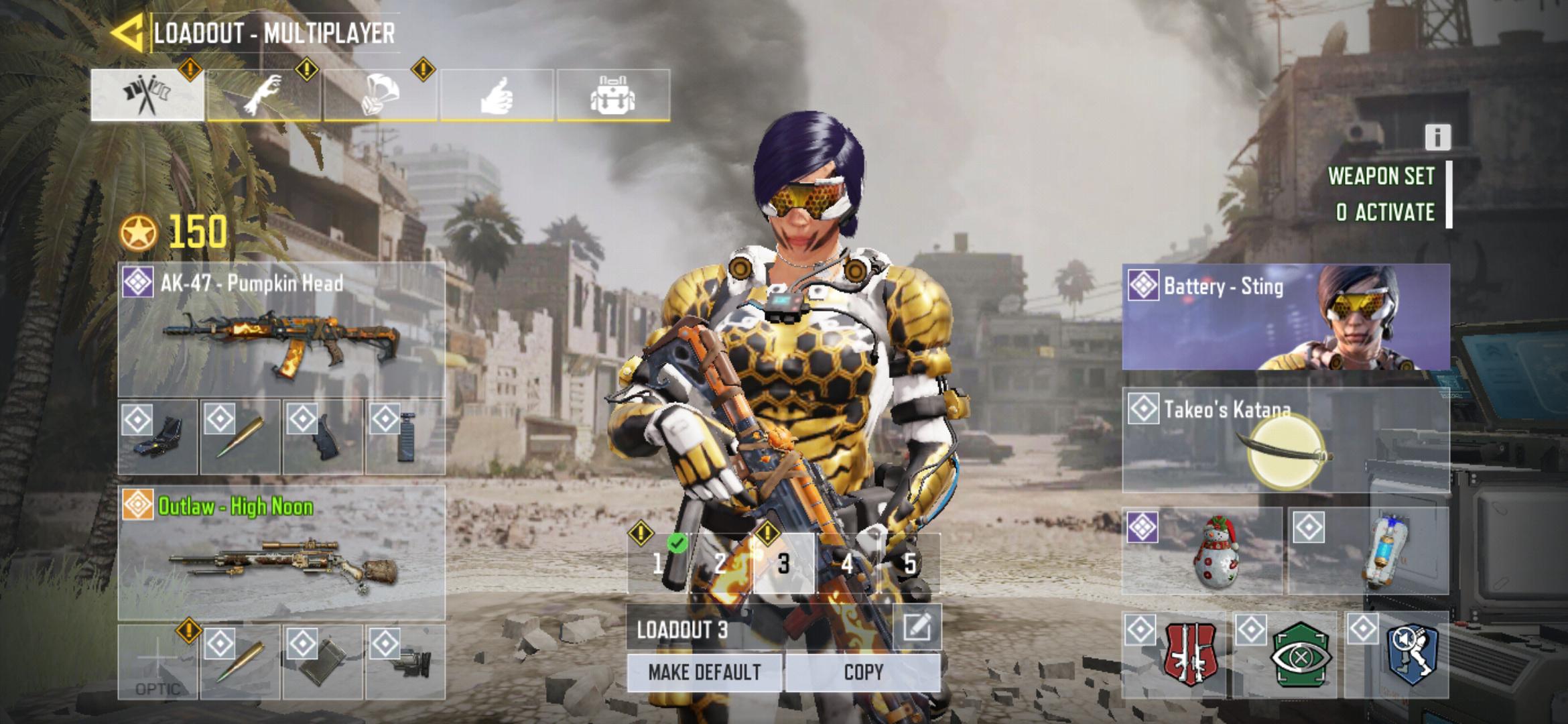Open the thumbs-up tab
This screenshot has height=724, width=1568.
pyautogui.click(x=497, y=95)
